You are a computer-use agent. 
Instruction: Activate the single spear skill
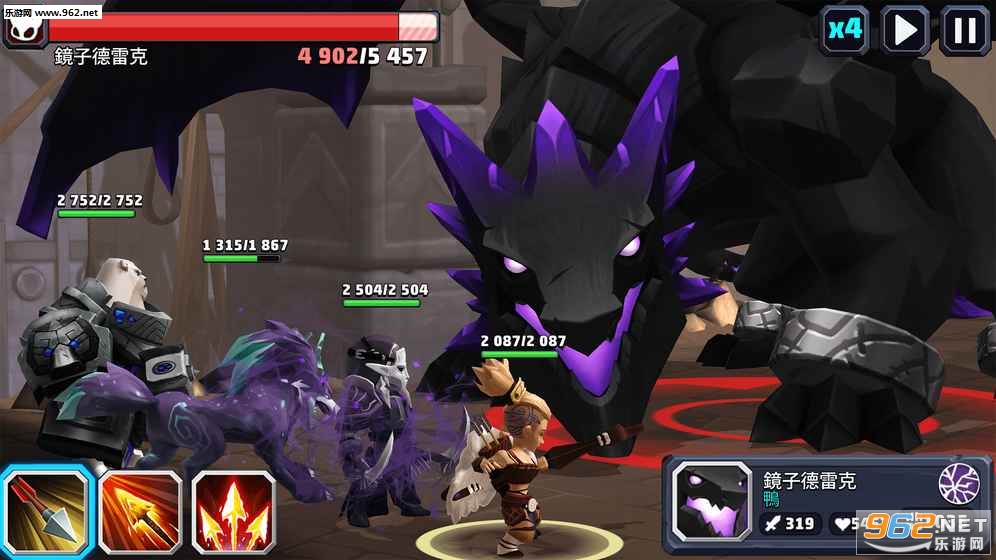[x=47, y=511]
